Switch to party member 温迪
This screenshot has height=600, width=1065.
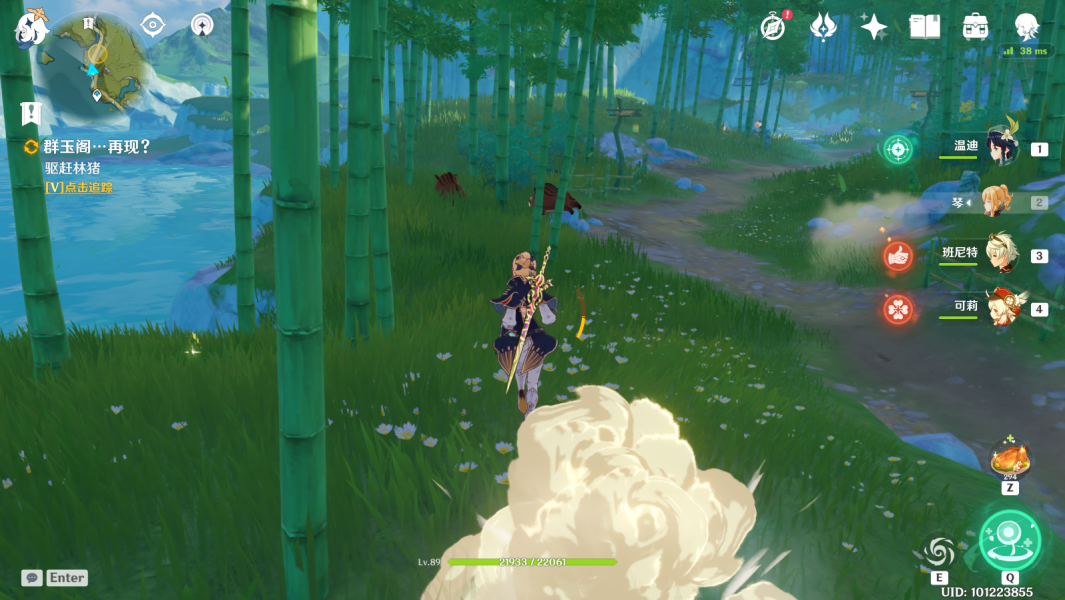coord(1000,148)
